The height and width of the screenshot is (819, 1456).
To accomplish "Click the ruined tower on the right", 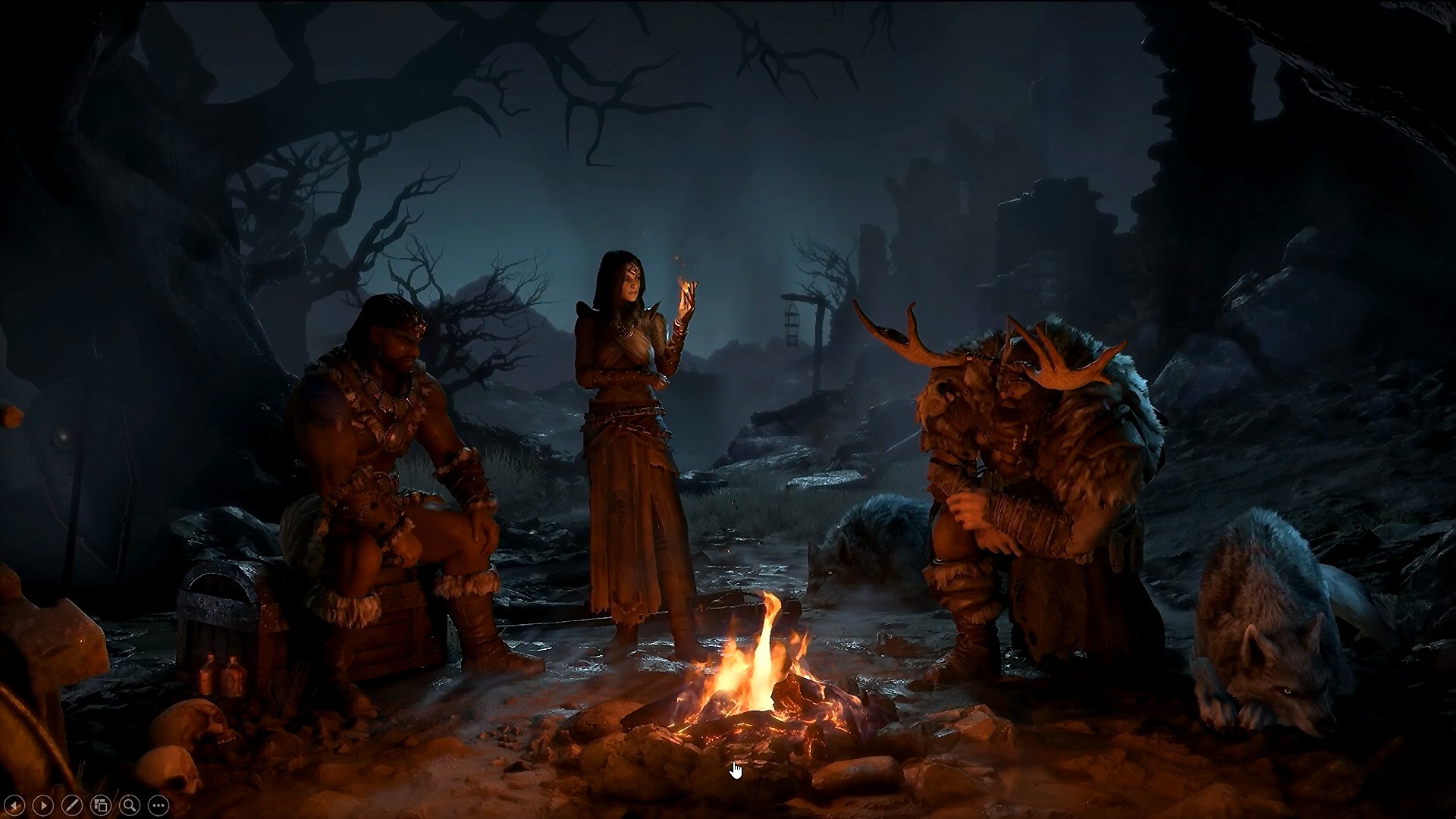I will tap(1054, 227).
